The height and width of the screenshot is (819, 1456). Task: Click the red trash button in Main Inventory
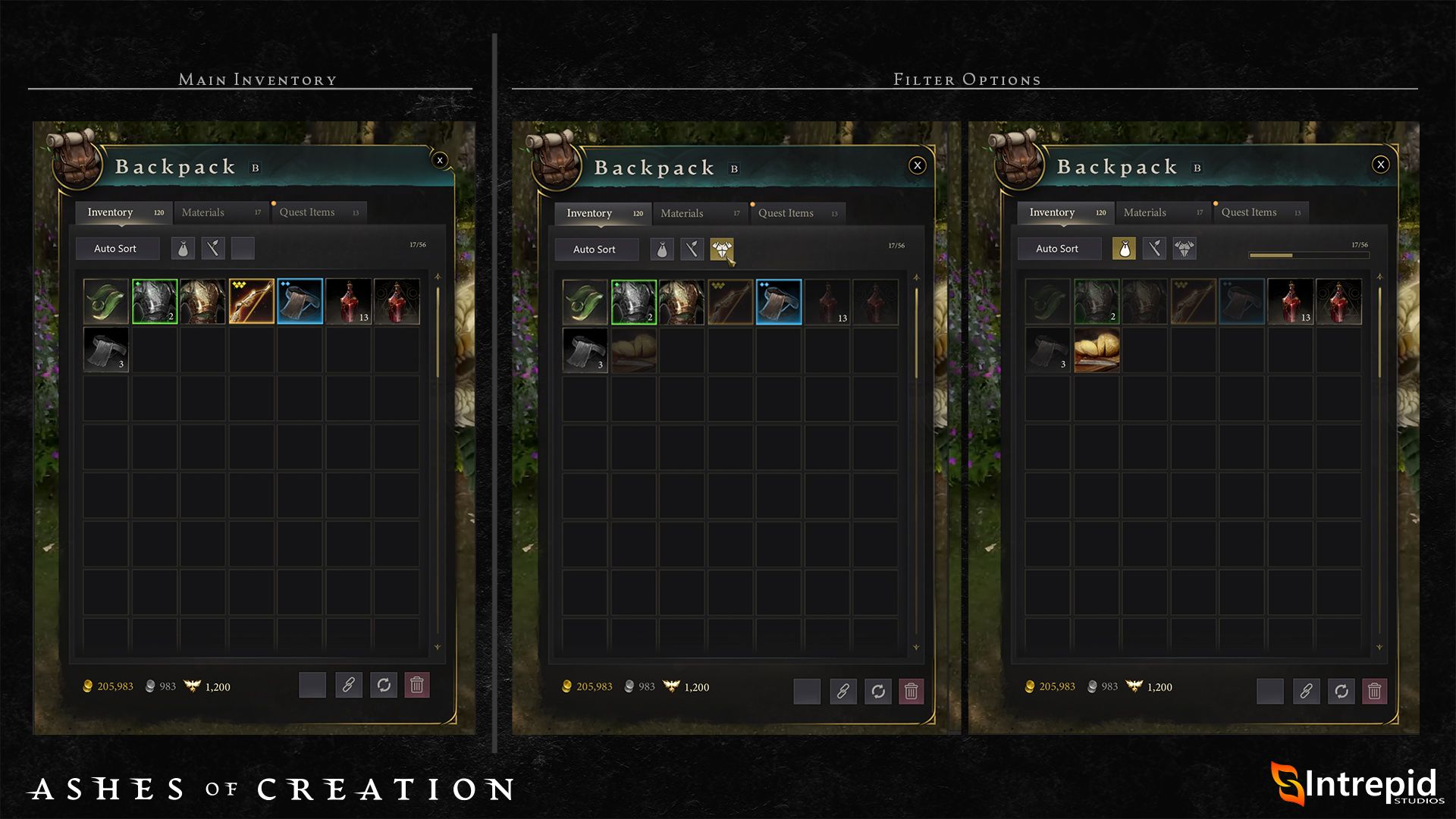tap(417, 686)
